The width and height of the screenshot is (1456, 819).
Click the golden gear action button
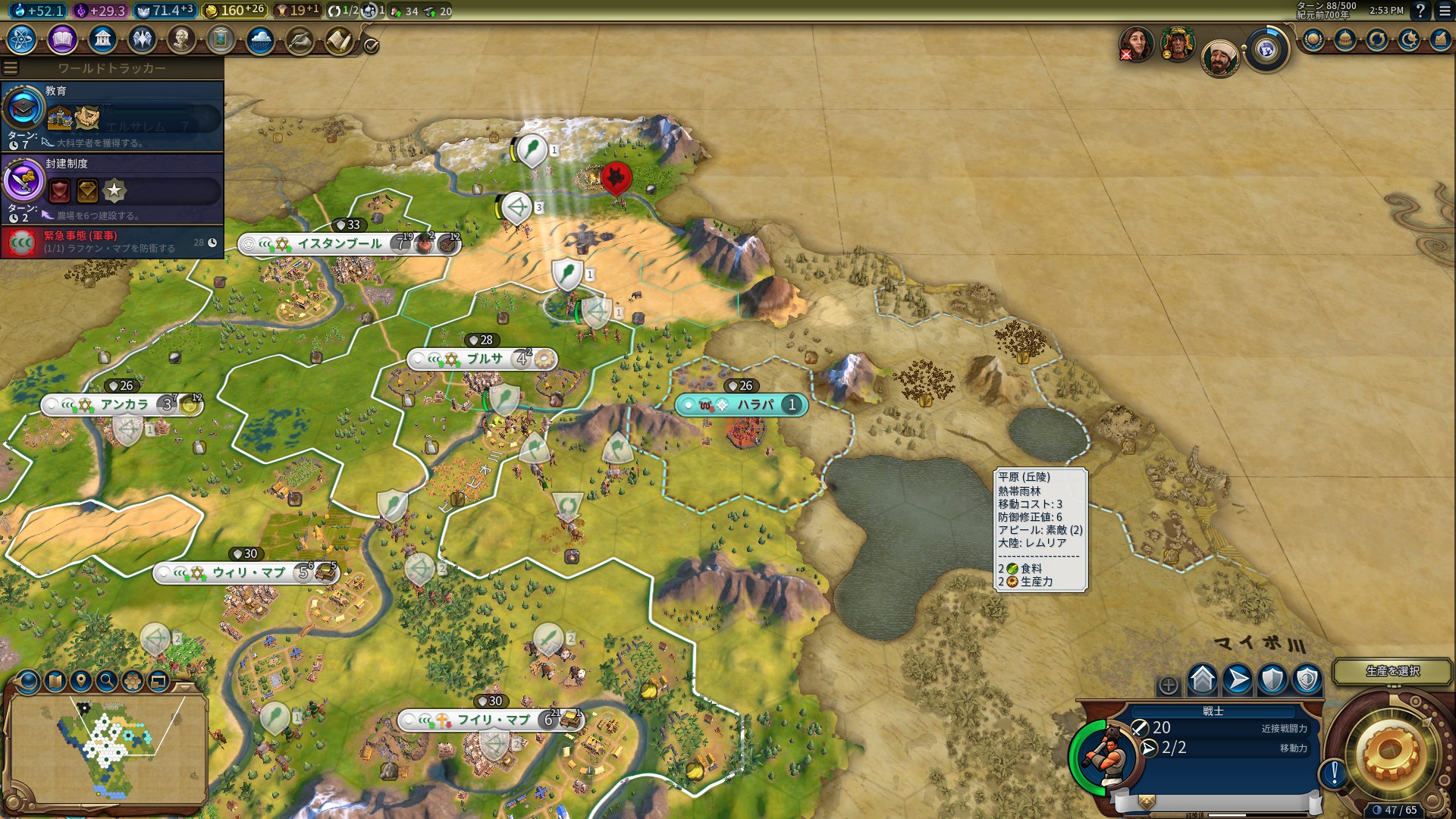pos(1389,752)
